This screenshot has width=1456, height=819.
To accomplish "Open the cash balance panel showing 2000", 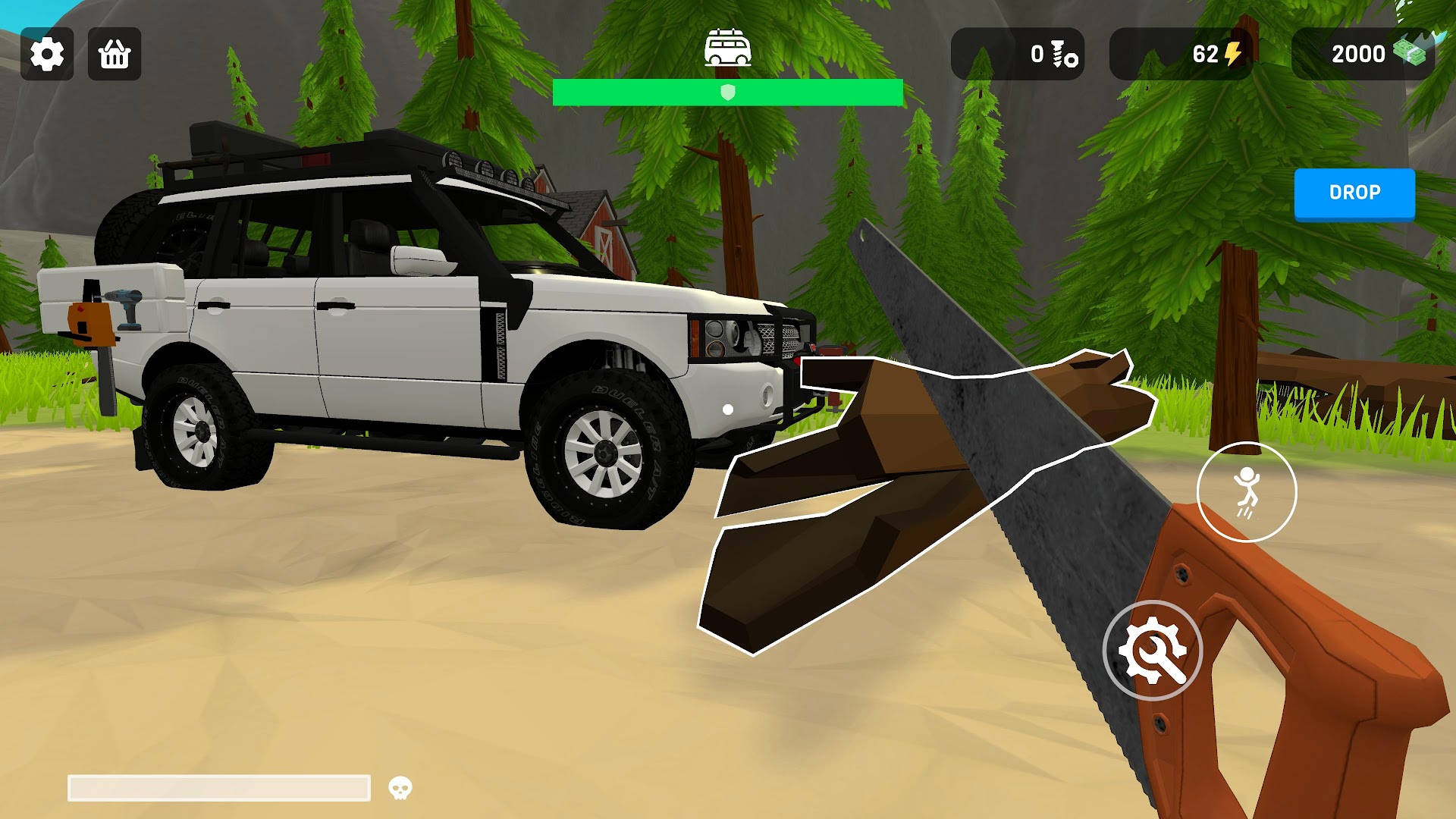I will pos(1363,54).
